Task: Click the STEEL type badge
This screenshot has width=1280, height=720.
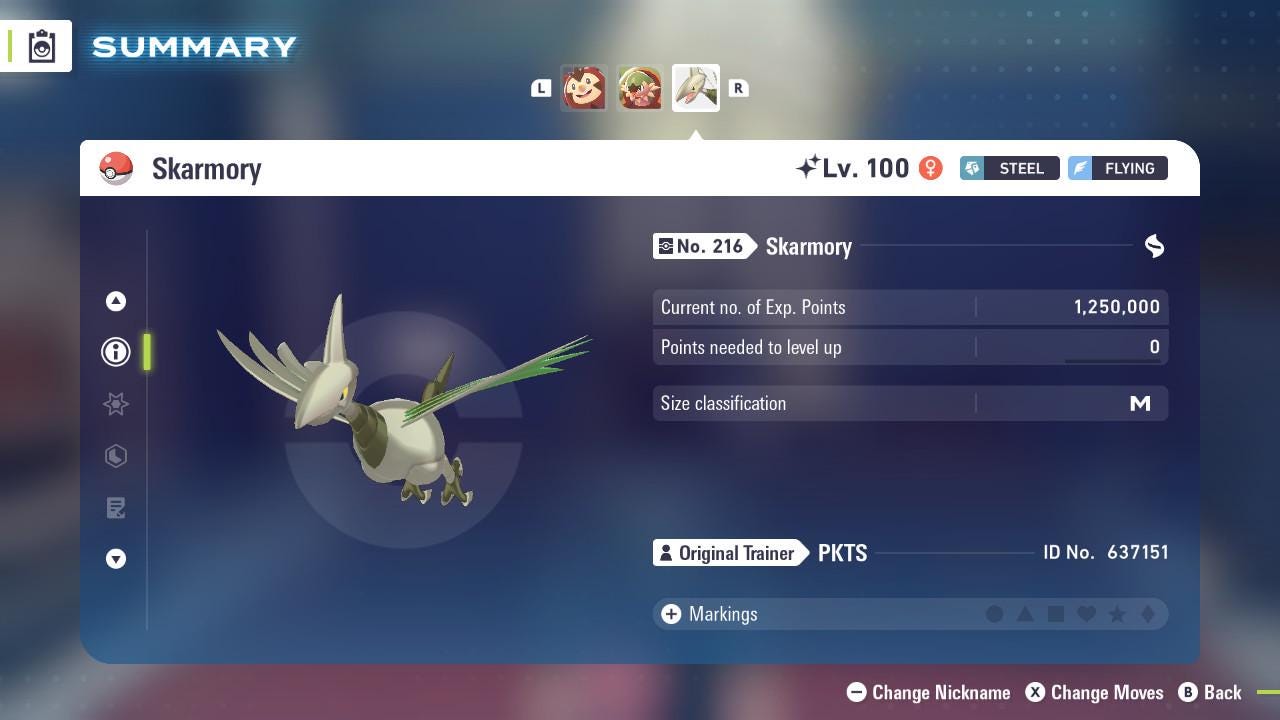Action: click(x=1008, y=168)
